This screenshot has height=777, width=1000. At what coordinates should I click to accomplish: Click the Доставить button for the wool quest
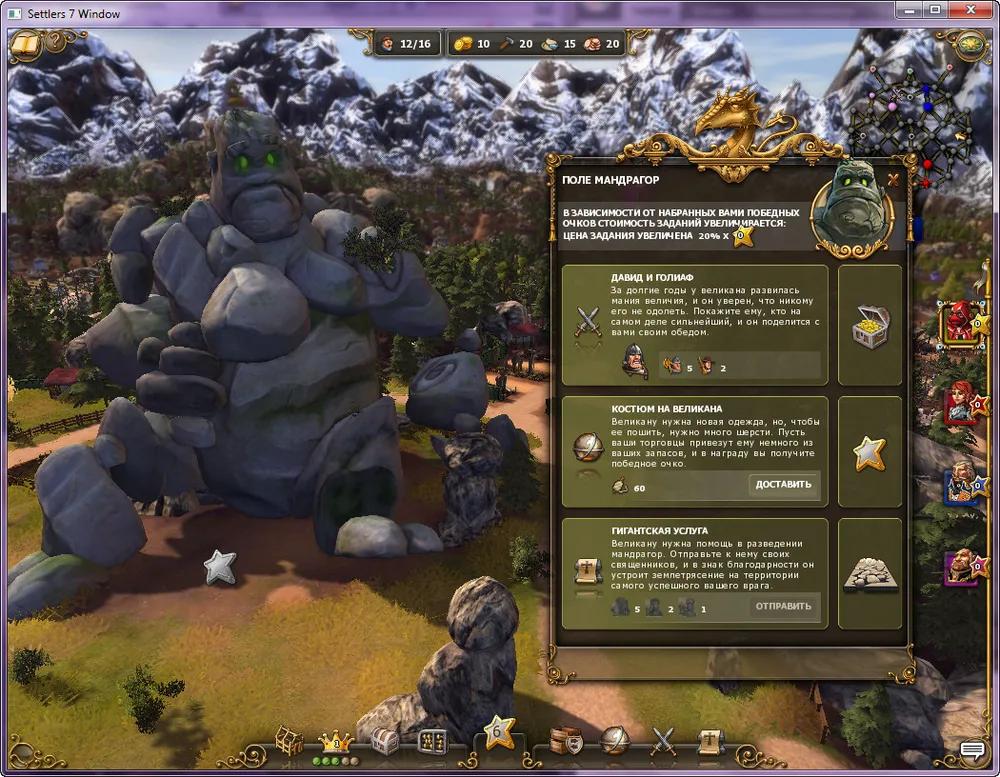click(x=782, y=485)
